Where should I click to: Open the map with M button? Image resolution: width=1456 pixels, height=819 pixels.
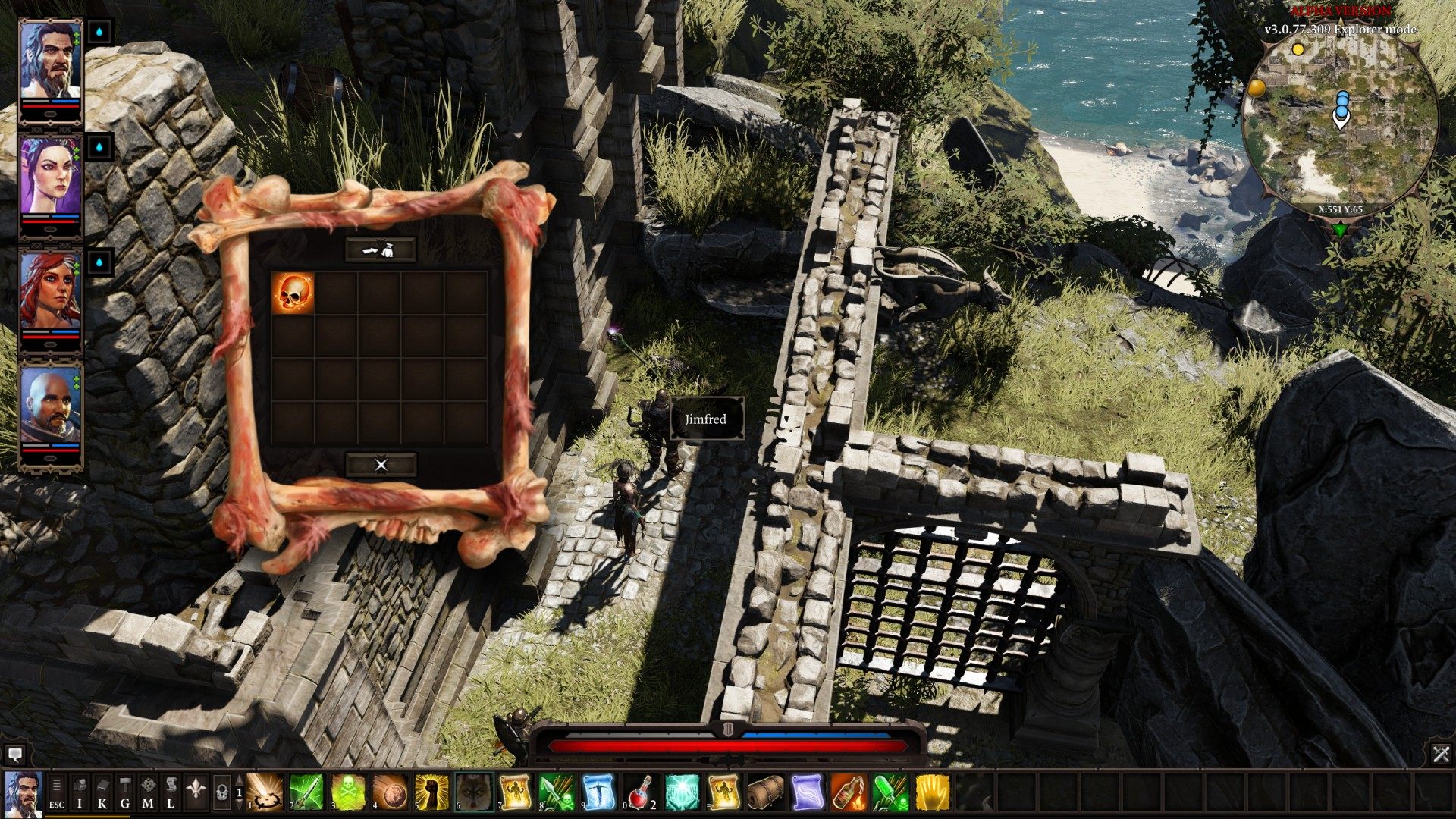click(148, 793)
